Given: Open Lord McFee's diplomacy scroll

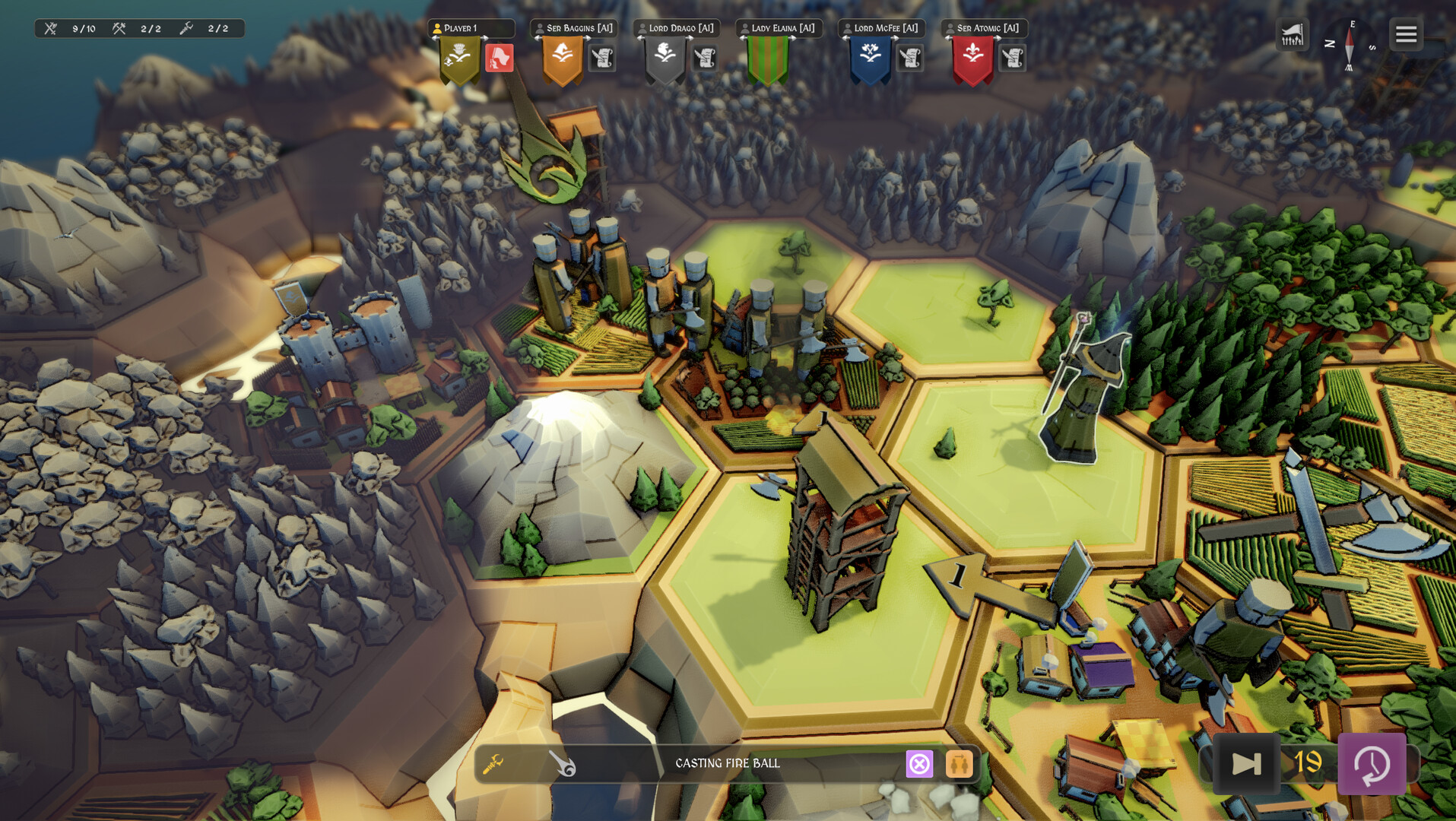Looking at the screenshot, I should [x=910, y=58].
